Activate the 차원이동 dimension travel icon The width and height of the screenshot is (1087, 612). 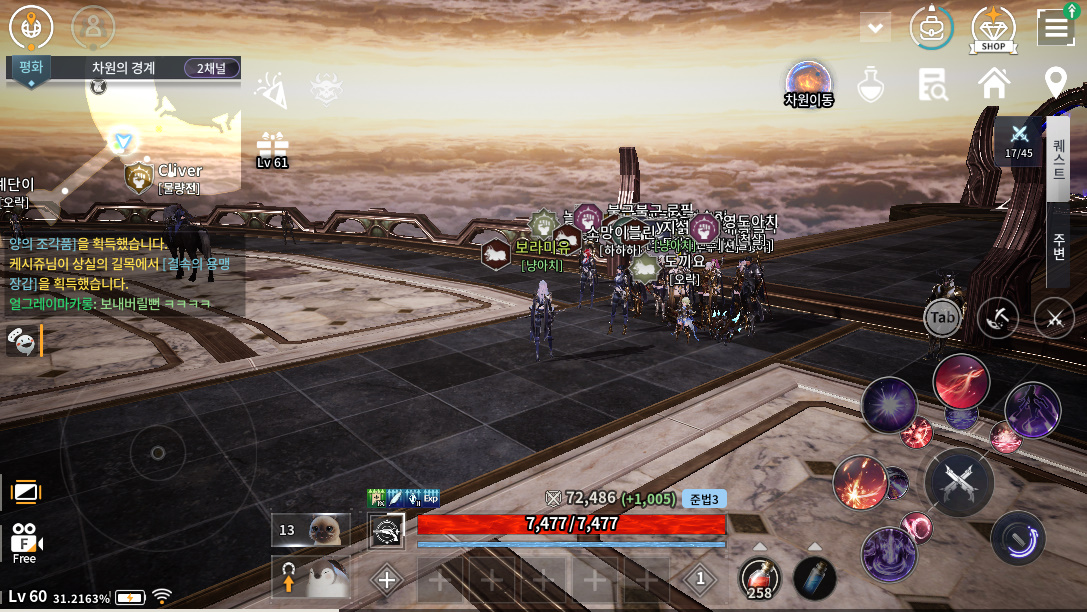[809, 84]
